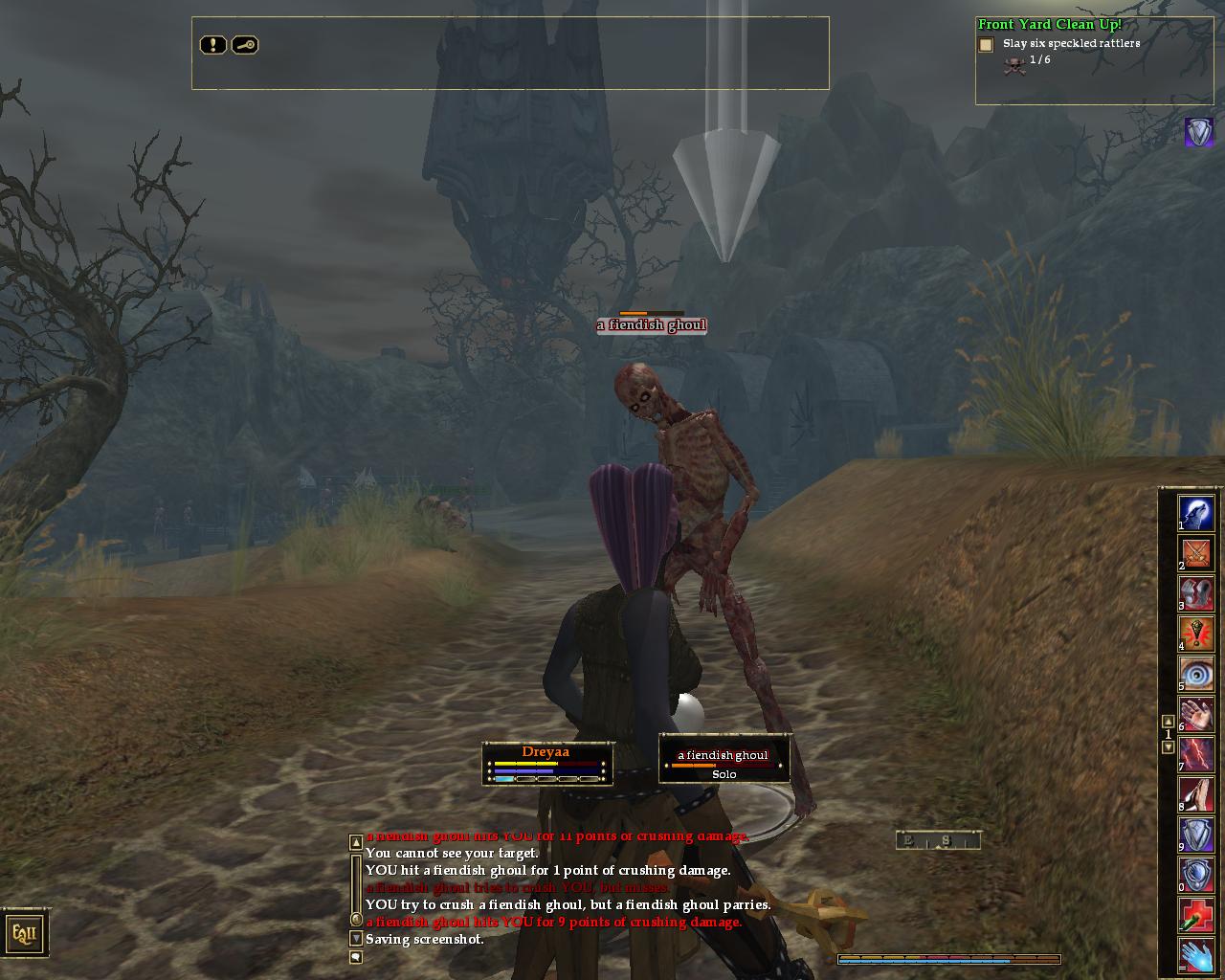Use the crossed swords attack ability
The width and height of the screenshot is (1225, 980).
(1196, 553)
